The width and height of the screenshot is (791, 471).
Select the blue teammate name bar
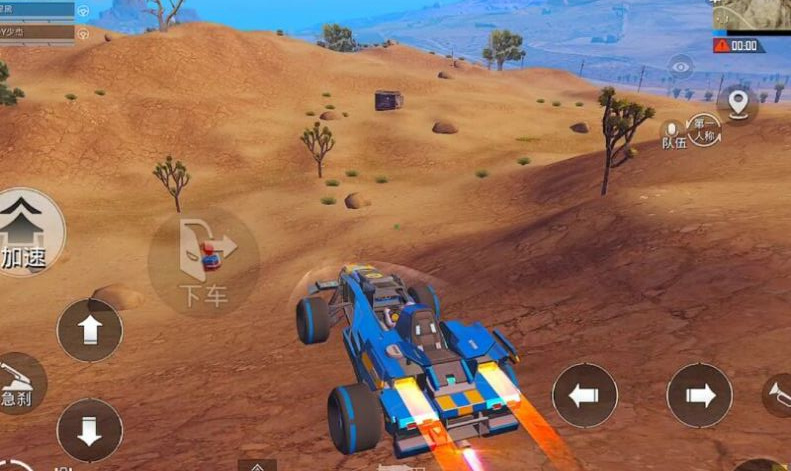tap(37, 10)
